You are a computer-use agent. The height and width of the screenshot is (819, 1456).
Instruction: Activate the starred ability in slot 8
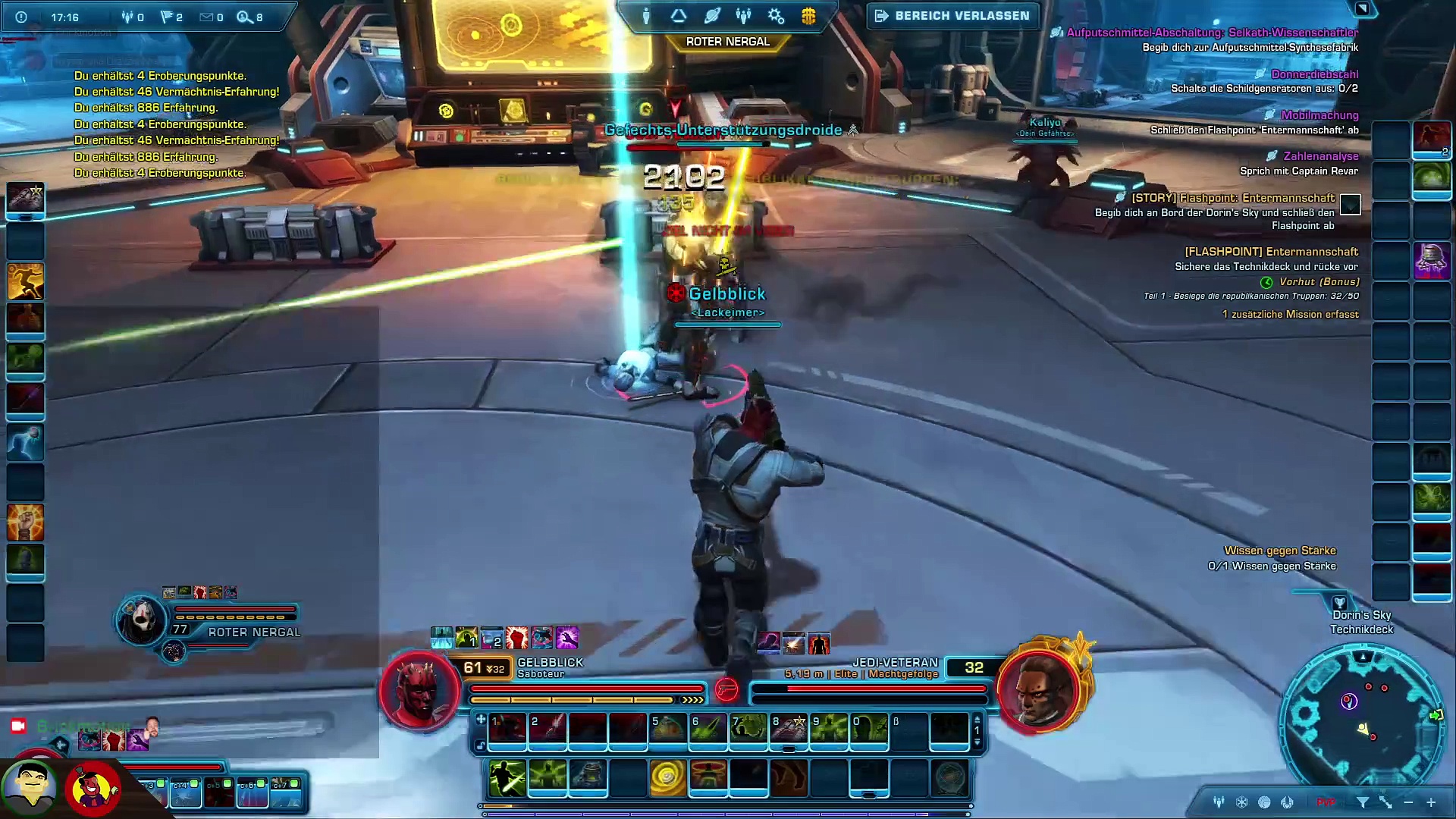[789, 729]
